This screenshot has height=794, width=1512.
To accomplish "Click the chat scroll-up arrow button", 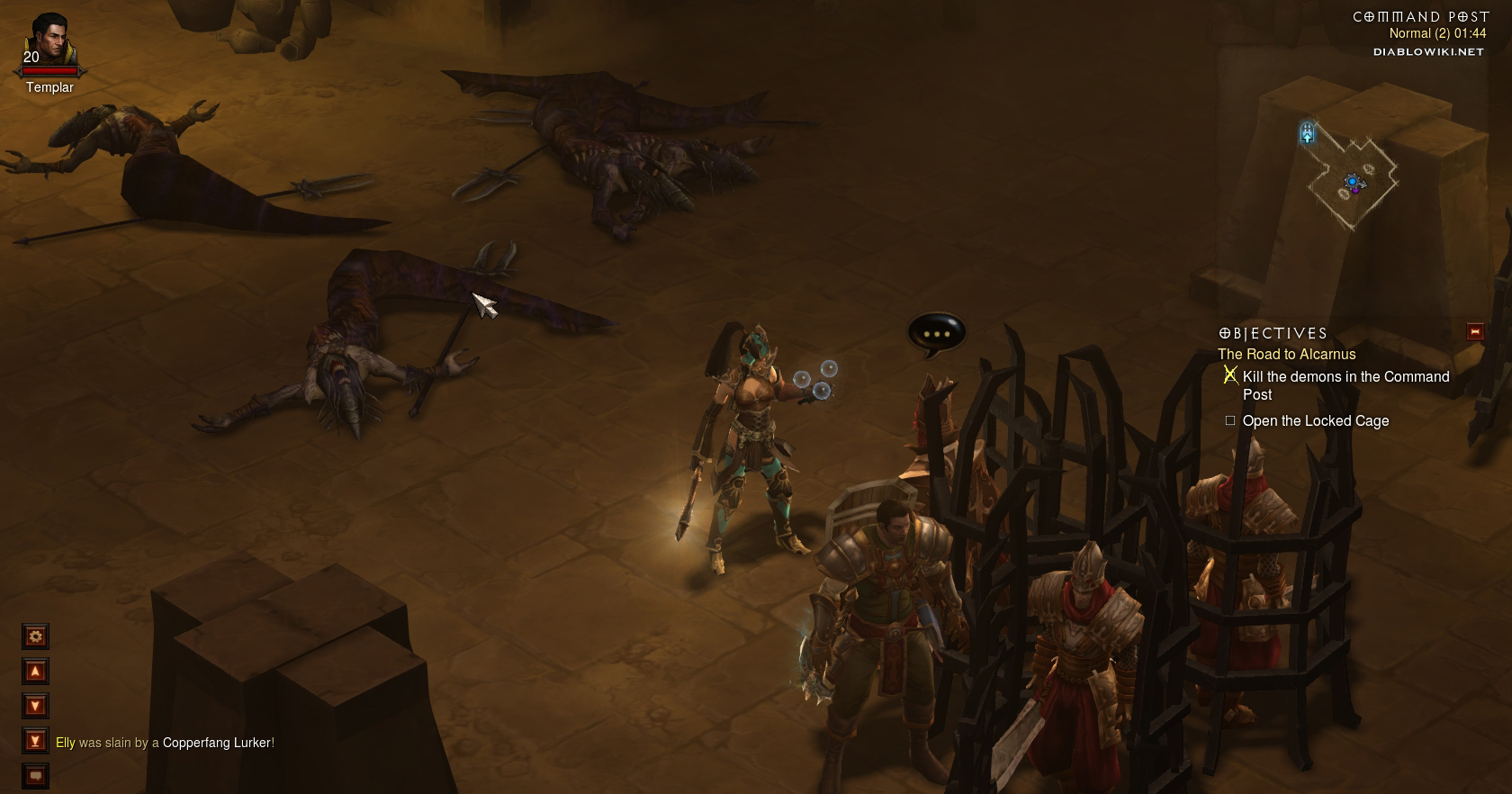I will (x=35, y=672).
